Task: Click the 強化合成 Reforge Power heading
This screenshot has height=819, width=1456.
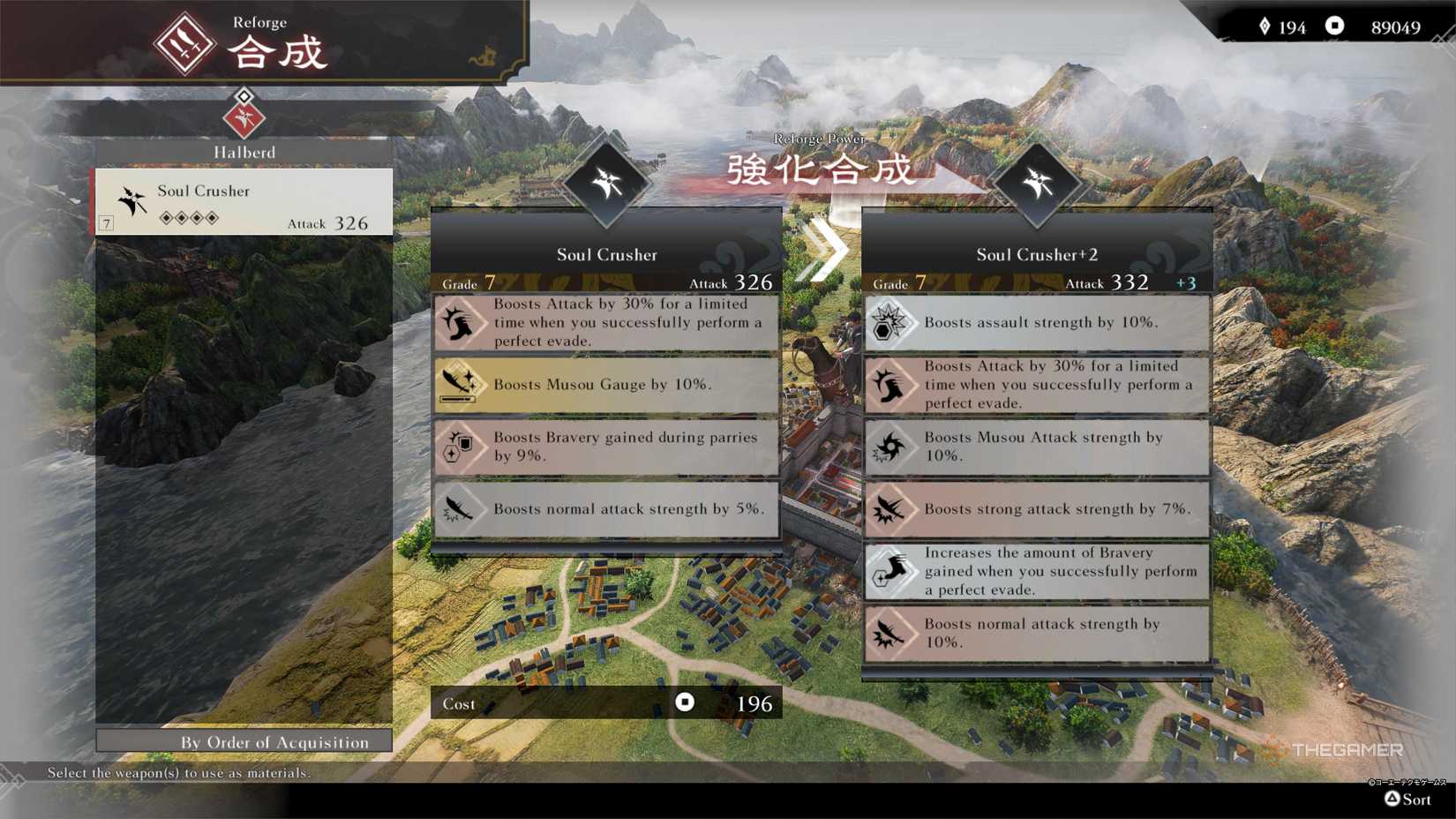Action: (x=821, y=169)
